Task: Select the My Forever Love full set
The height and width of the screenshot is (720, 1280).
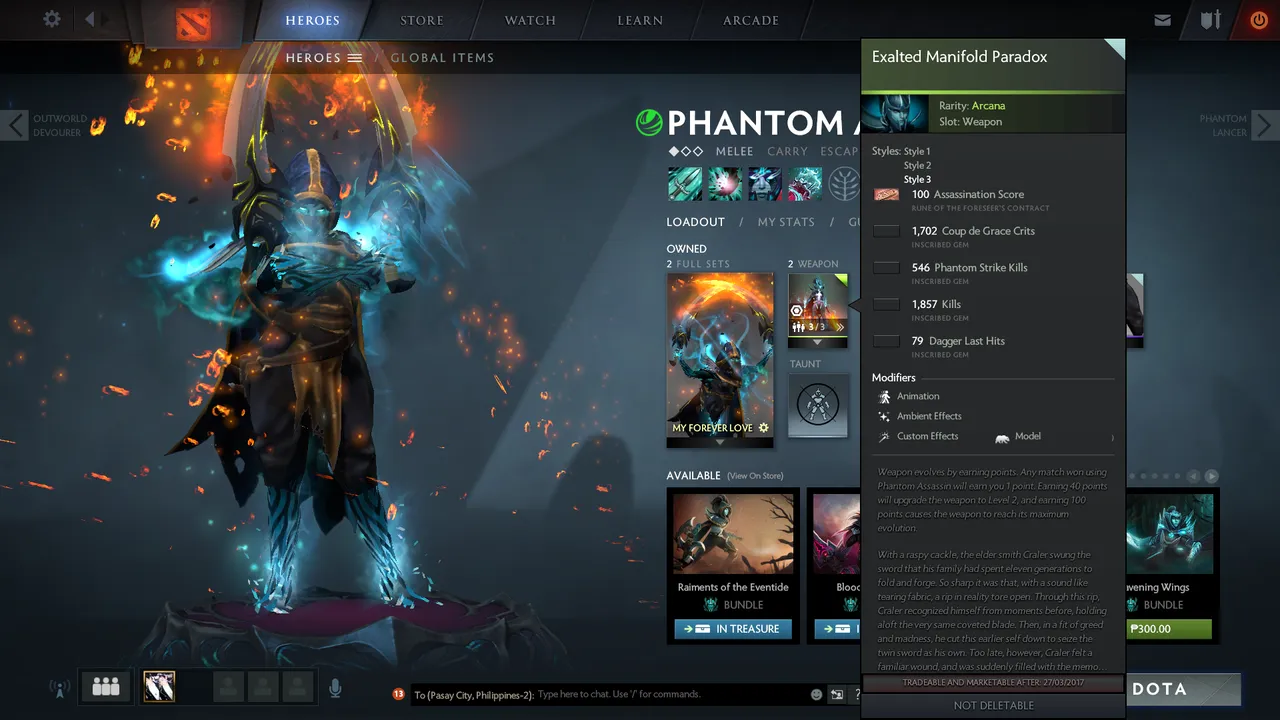Action: click(x=720, y=355)
